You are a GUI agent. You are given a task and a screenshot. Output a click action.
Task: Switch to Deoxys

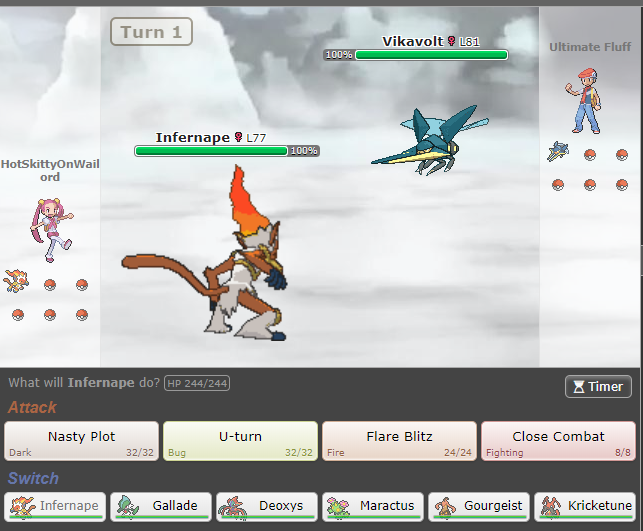coord(267,506)
